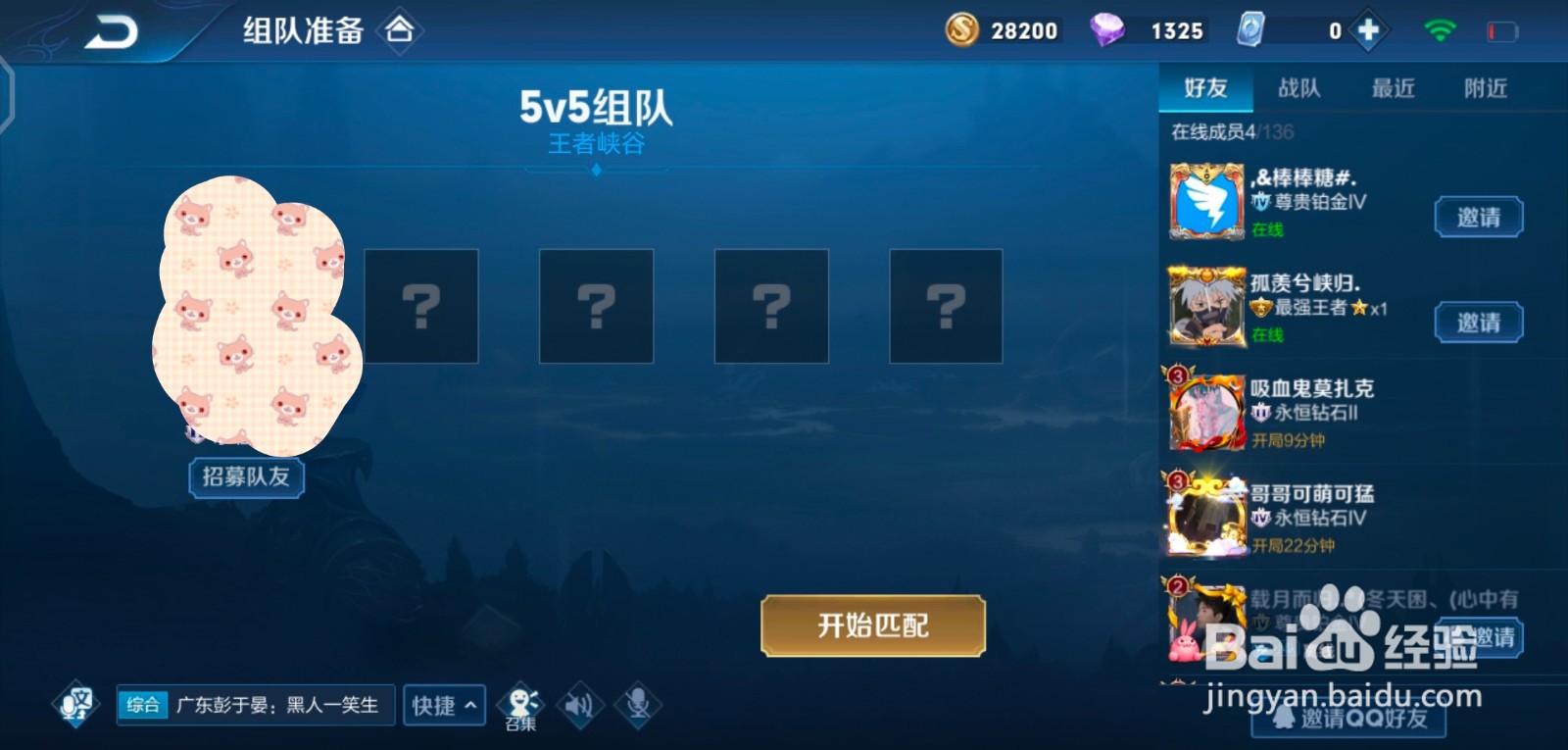Collapse the 快捷 quick chat panel
This screenshot has width=1568, height=750.
point(444,704)
